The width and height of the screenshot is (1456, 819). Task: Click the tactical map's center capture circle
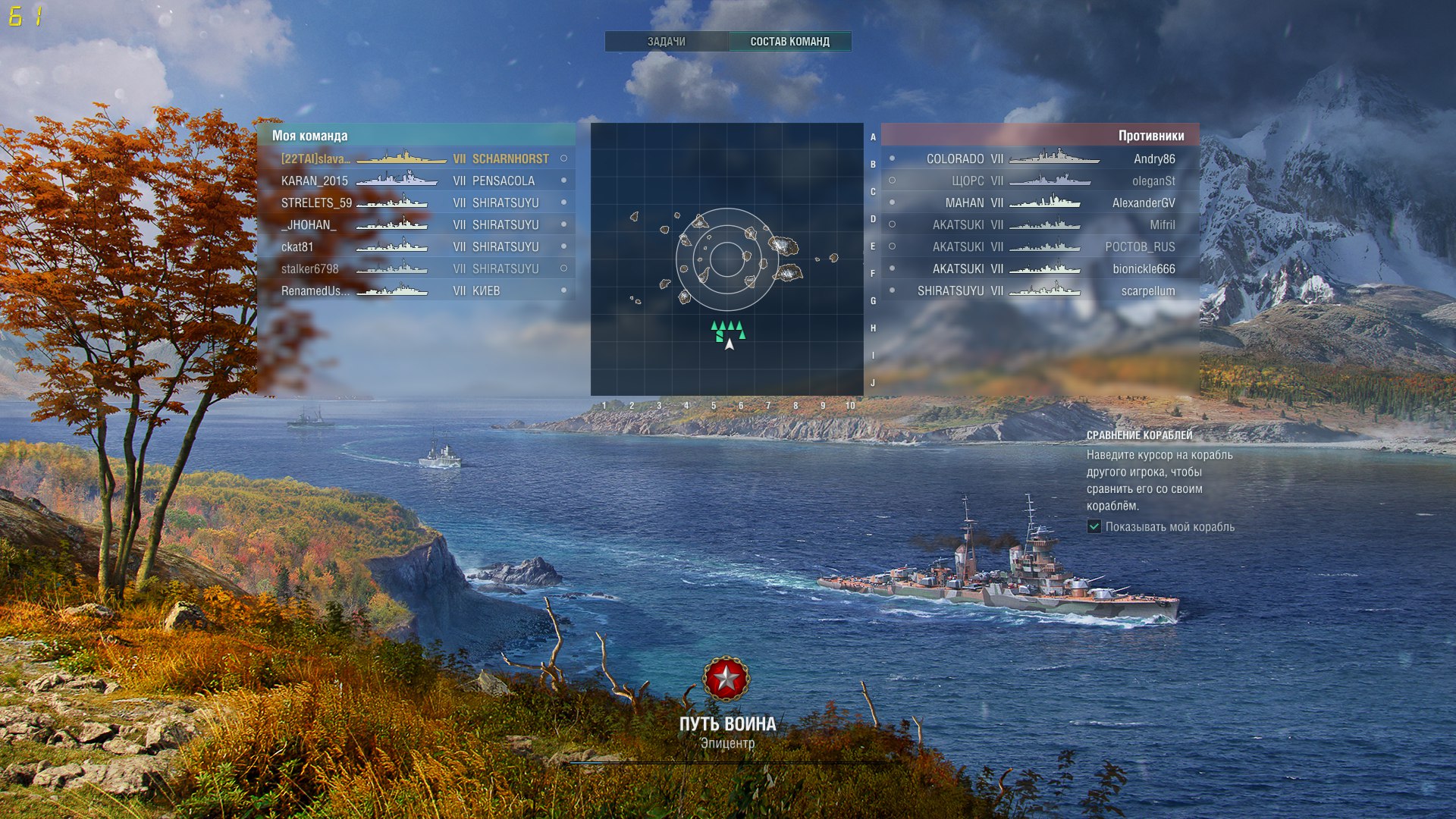(x=726, y=259)
